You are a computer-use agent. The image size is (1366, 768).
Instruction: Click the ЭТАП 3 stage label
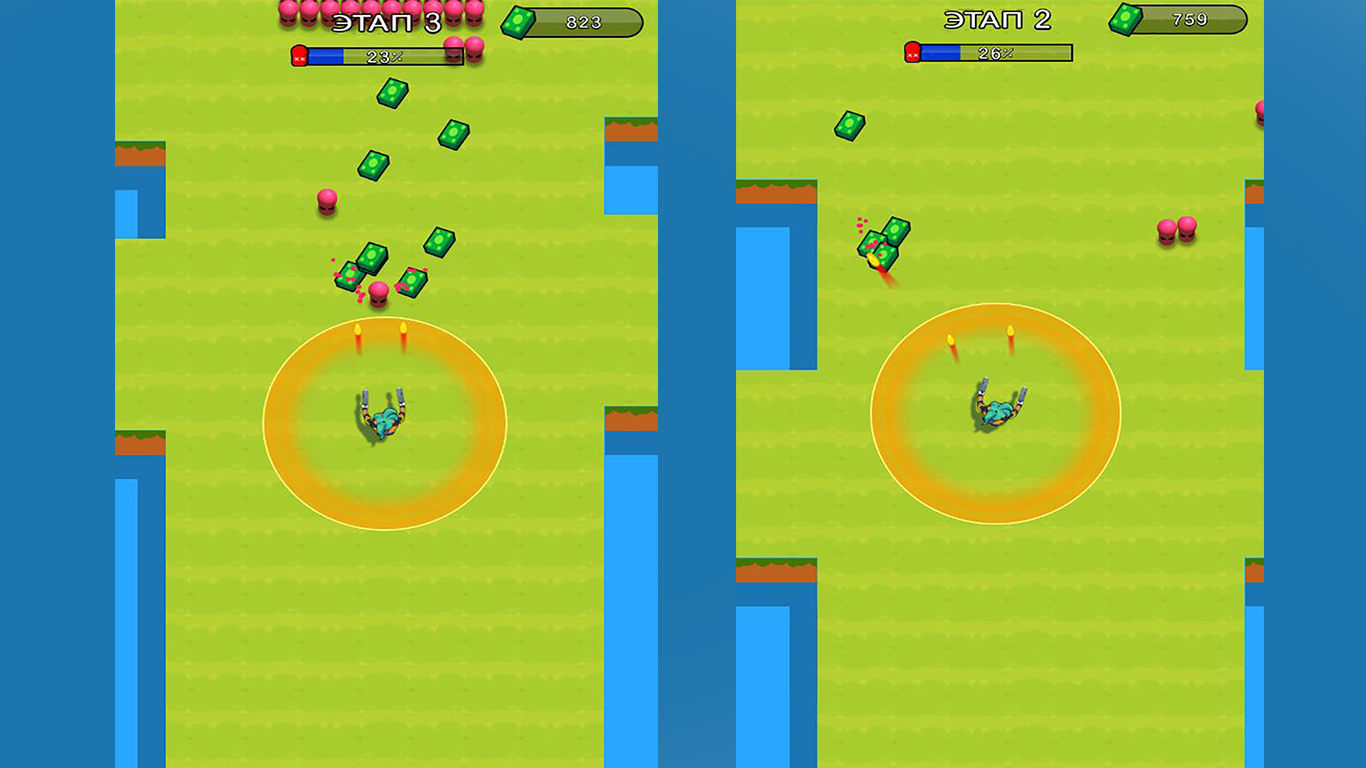click(389, 20)
